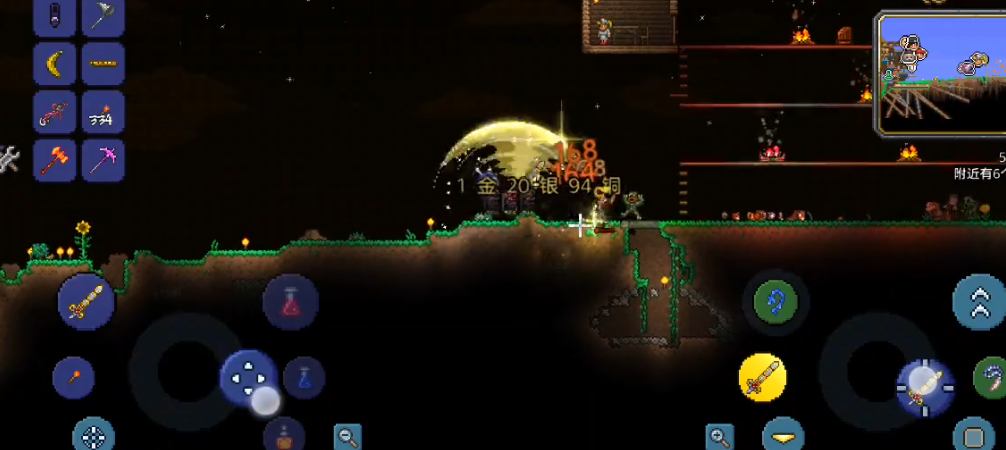Click the zoom-in magnifier button
1006x450 pixels.
(719, 436)
